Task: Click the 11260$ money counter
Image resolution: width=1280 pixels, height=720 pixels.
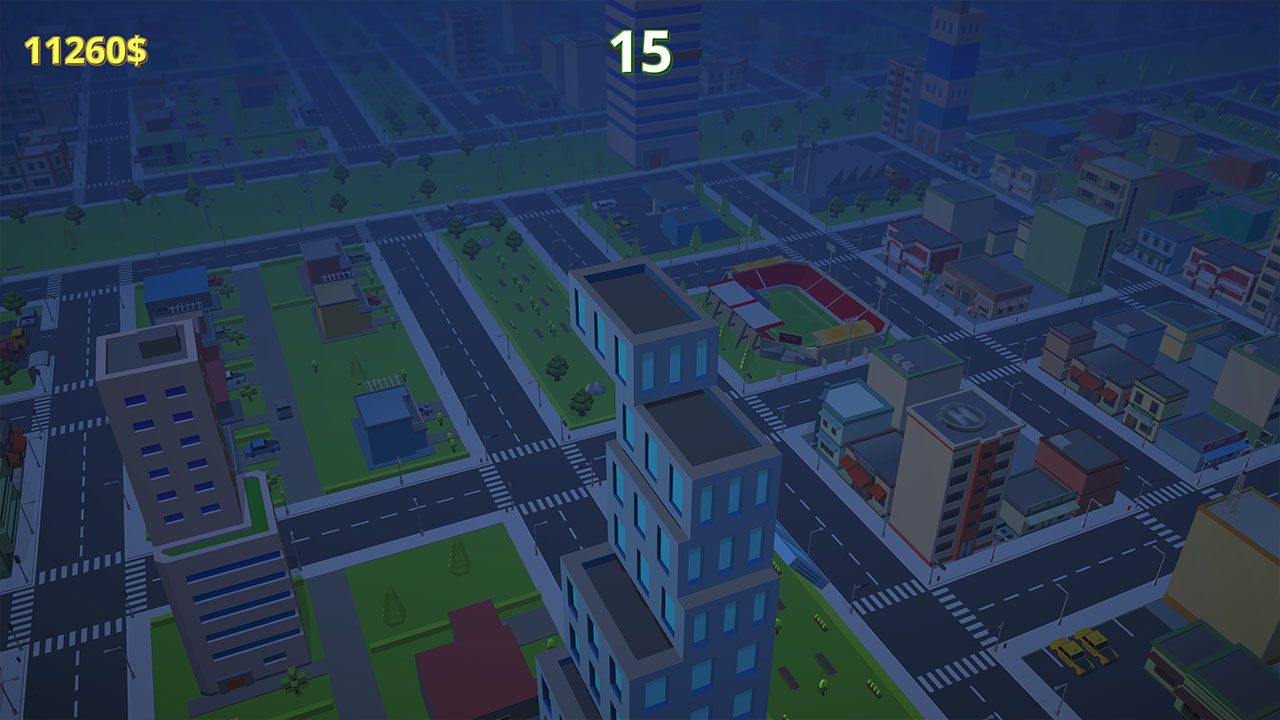Action: pos(85,47)
